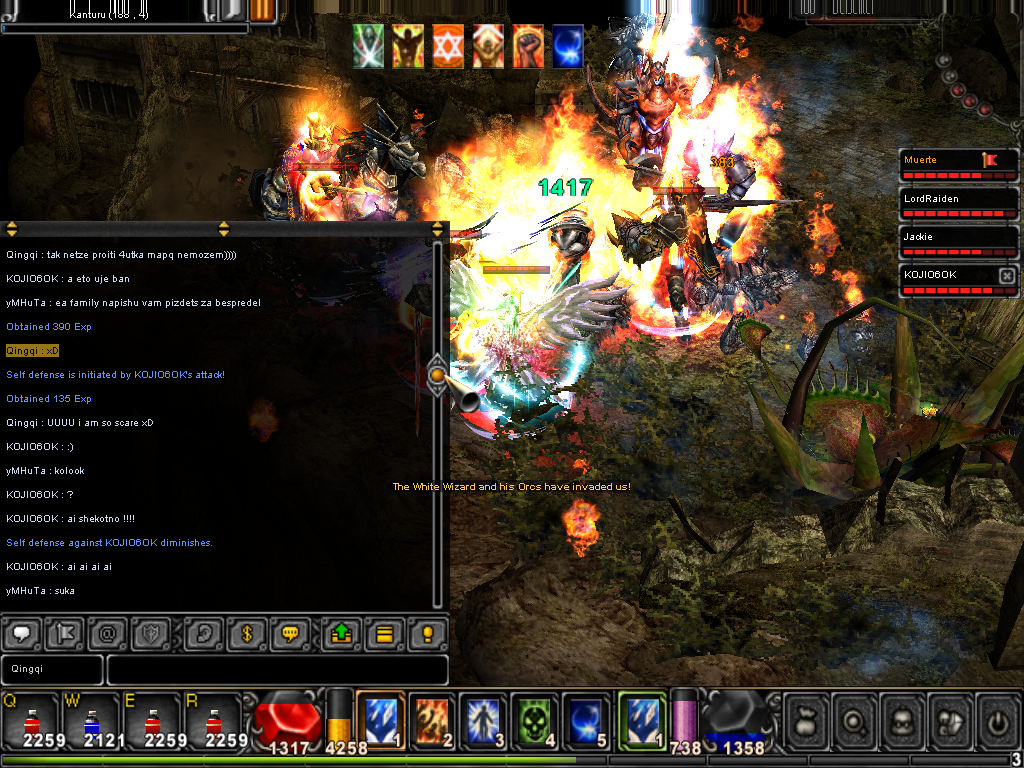The height and width of the screenshot is (768, 1024).
Task: Use the blue mana potion in slot W
Action: tap(91, 721)
